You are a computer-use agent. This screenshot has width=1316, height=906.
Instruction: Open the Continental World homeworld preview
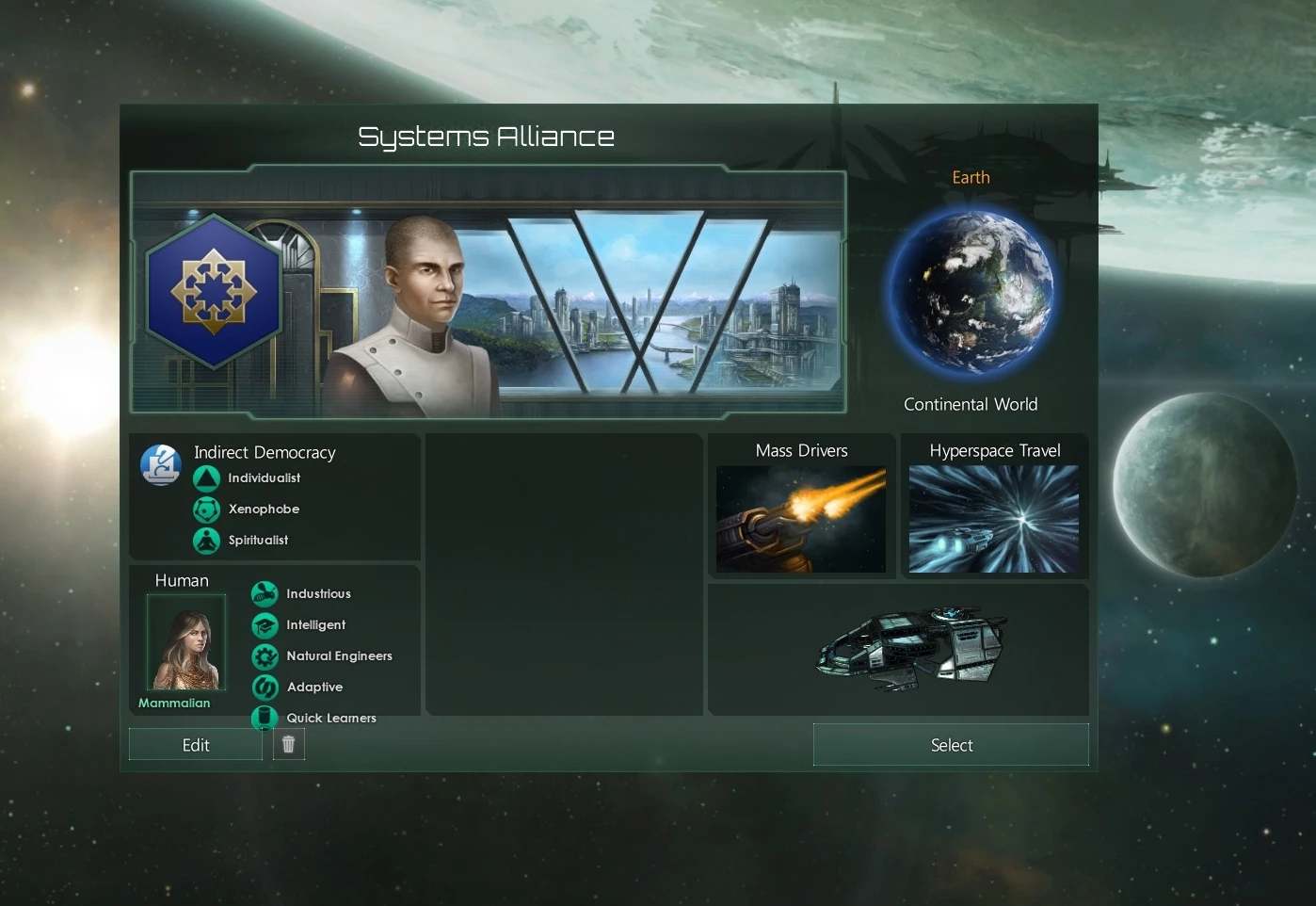971,404
